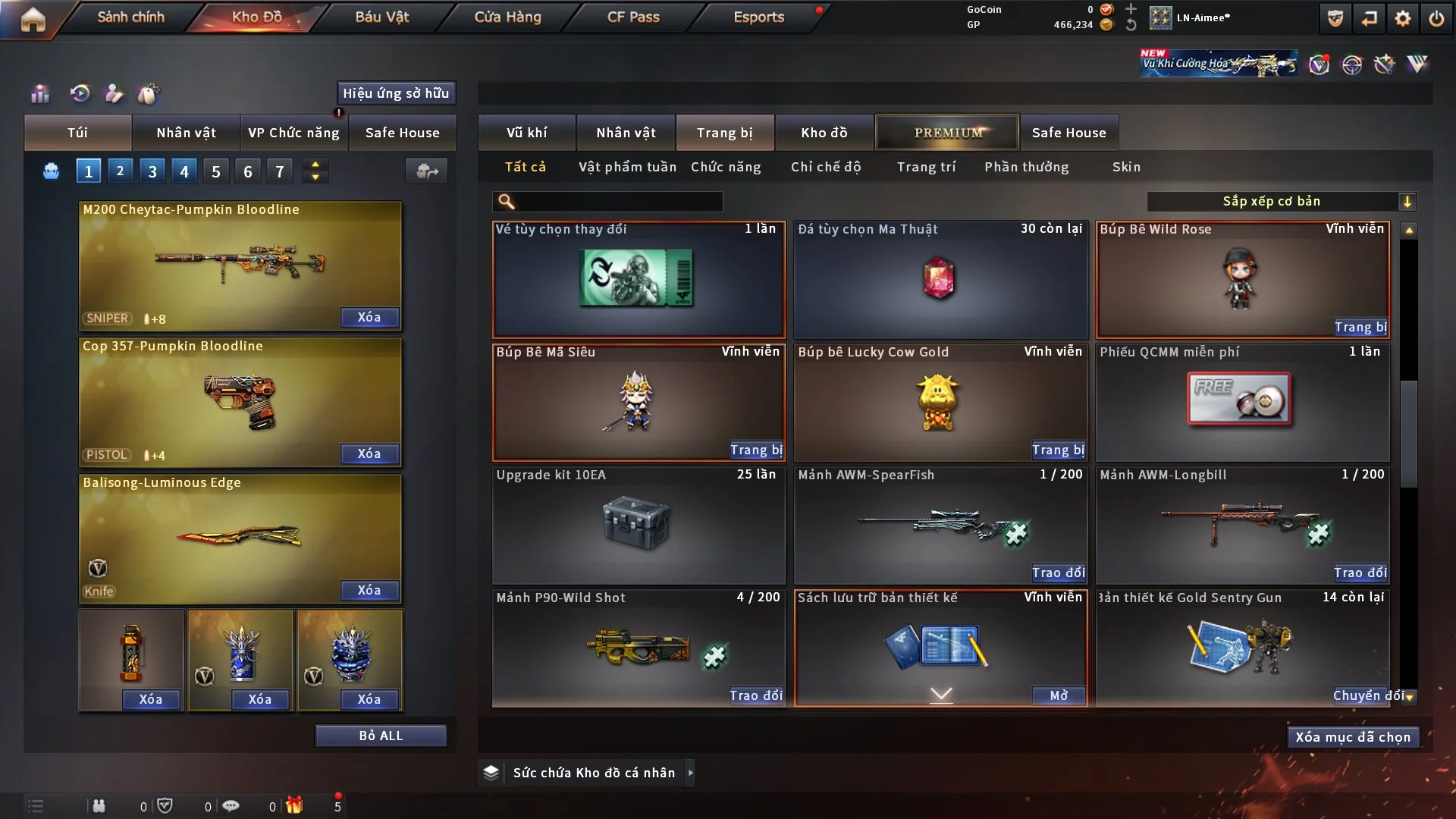
Task: Open the Sách lưu trữ bản thiết kế
Action: point(1059,695)
